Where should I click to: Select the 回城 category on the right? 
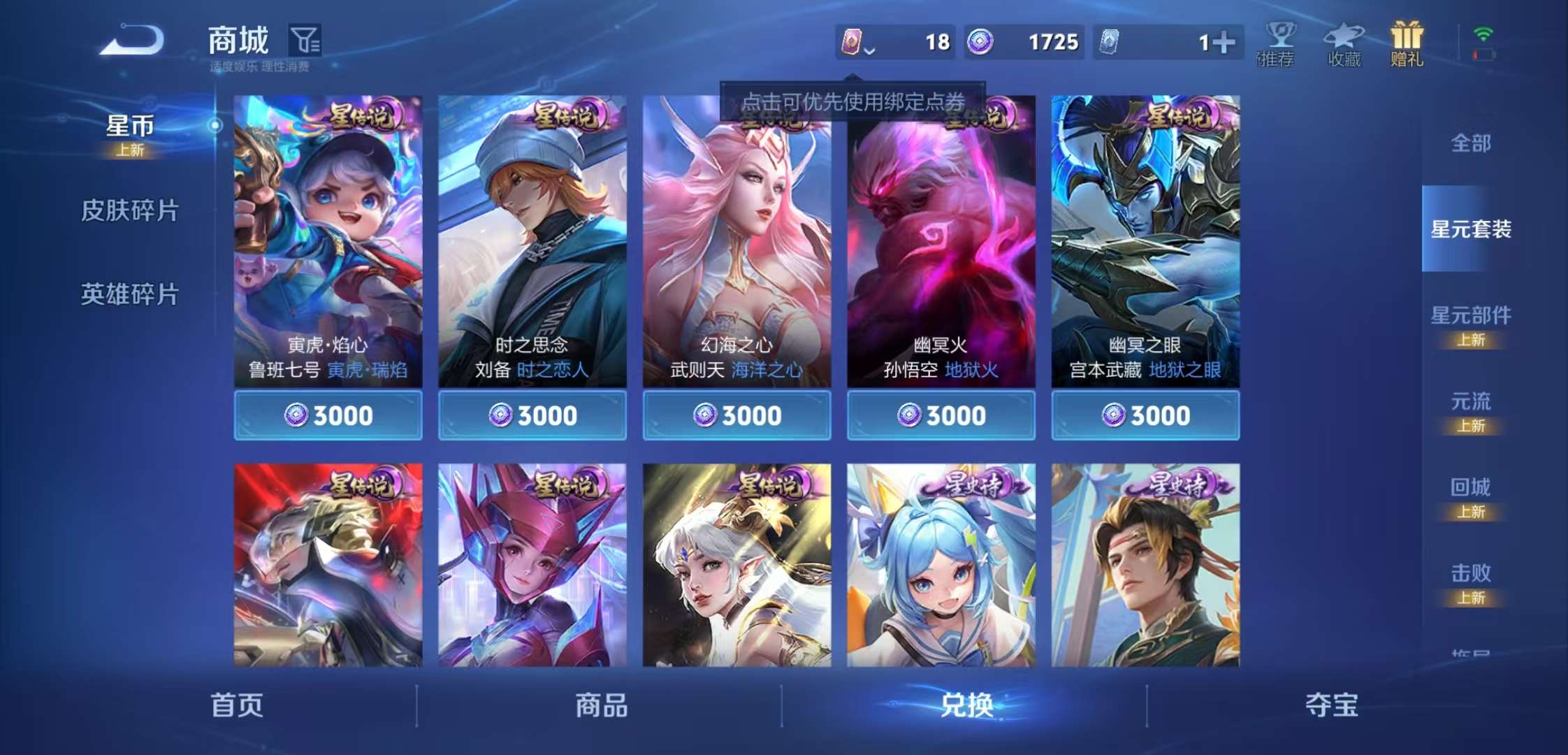1469,487
